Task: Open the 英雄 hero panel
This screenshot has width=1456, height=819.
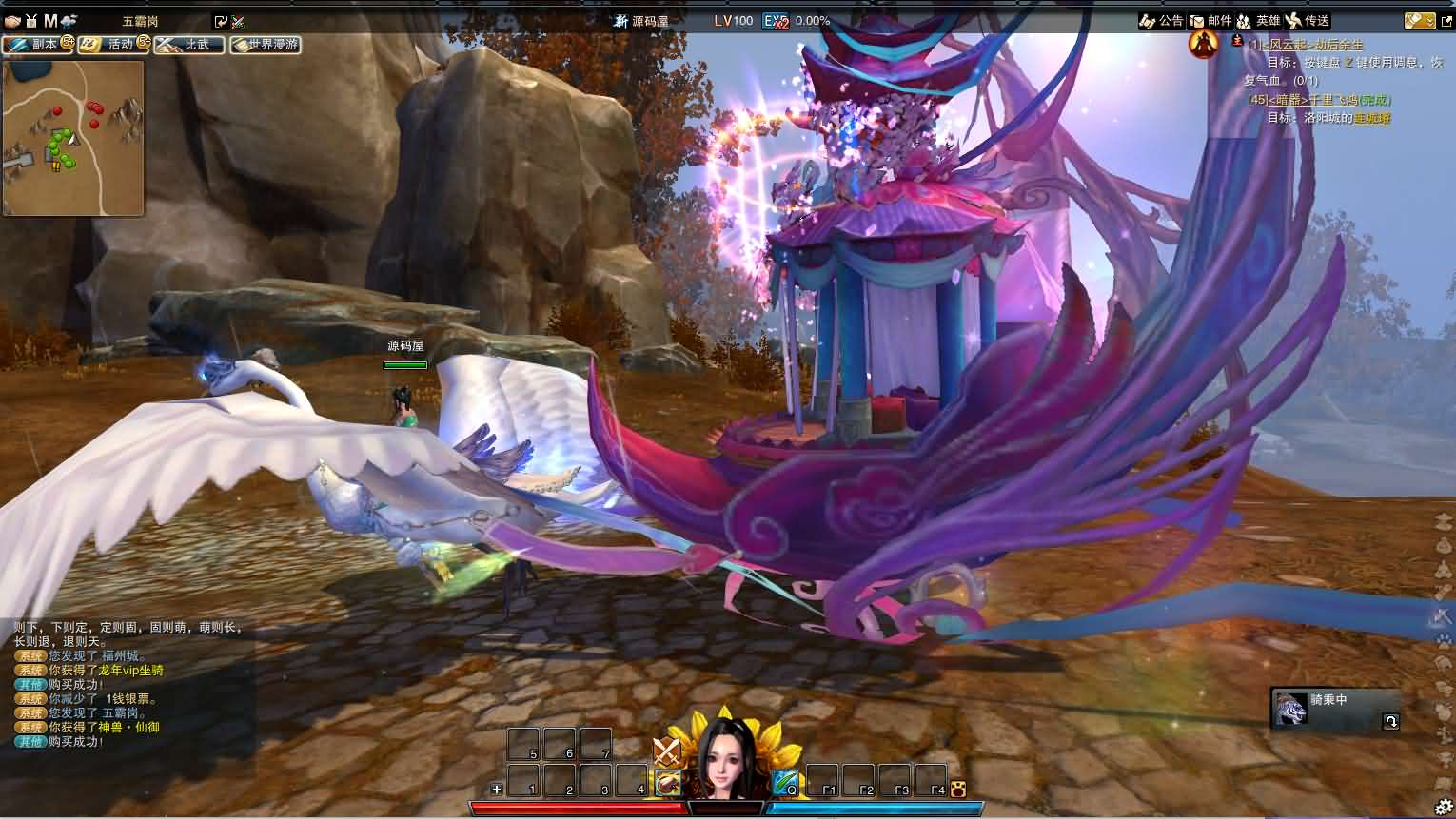Action: [1258, 20]
